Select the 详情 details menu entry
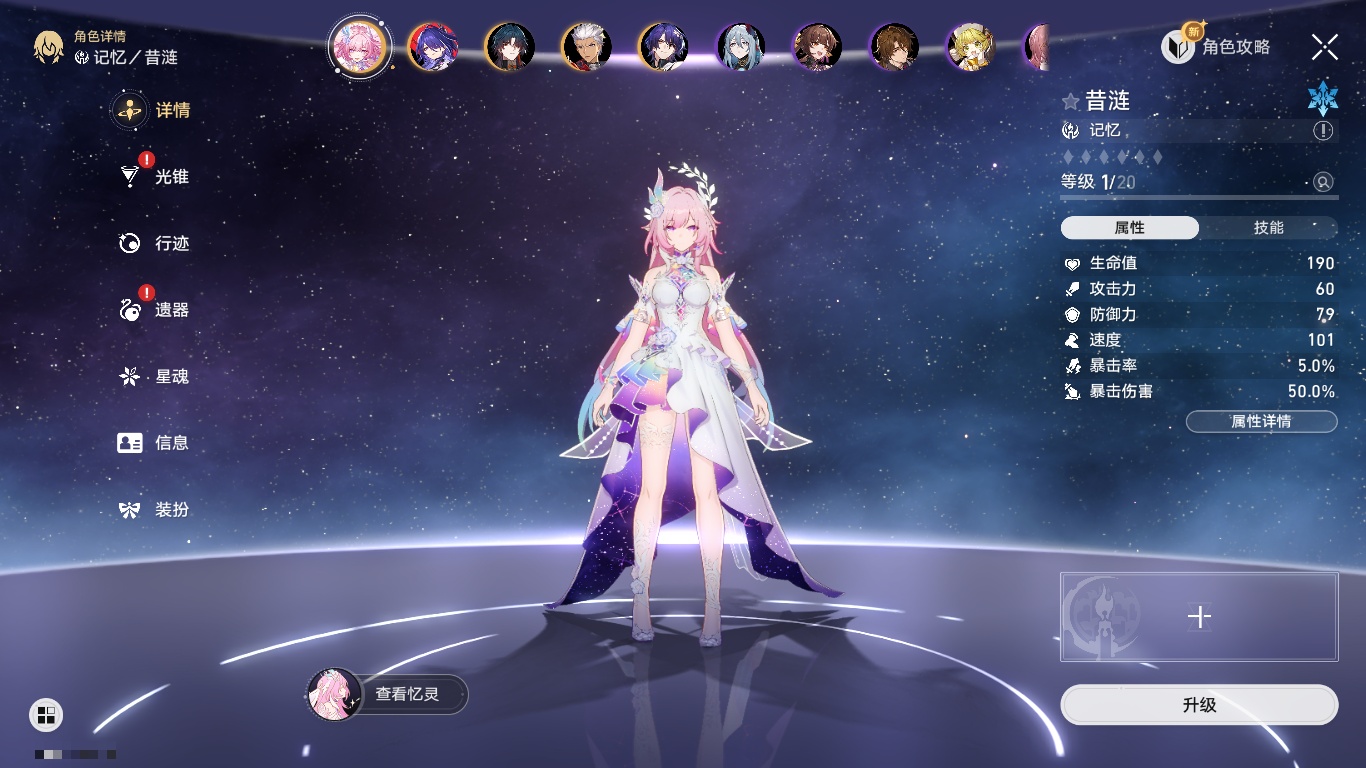This screenshot has width=1366, height=768. click(x=160, y=110)
